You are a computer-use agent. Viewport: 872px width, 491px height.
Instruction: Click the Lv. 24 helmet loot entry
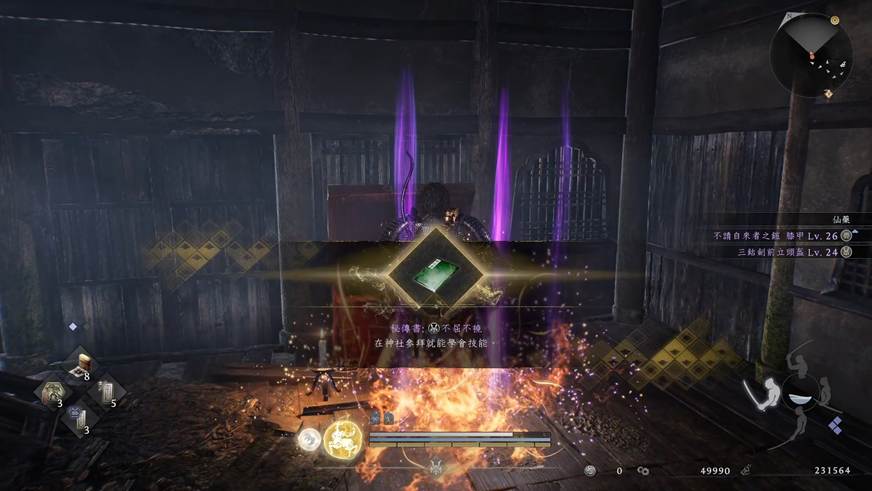coord(773,252)
